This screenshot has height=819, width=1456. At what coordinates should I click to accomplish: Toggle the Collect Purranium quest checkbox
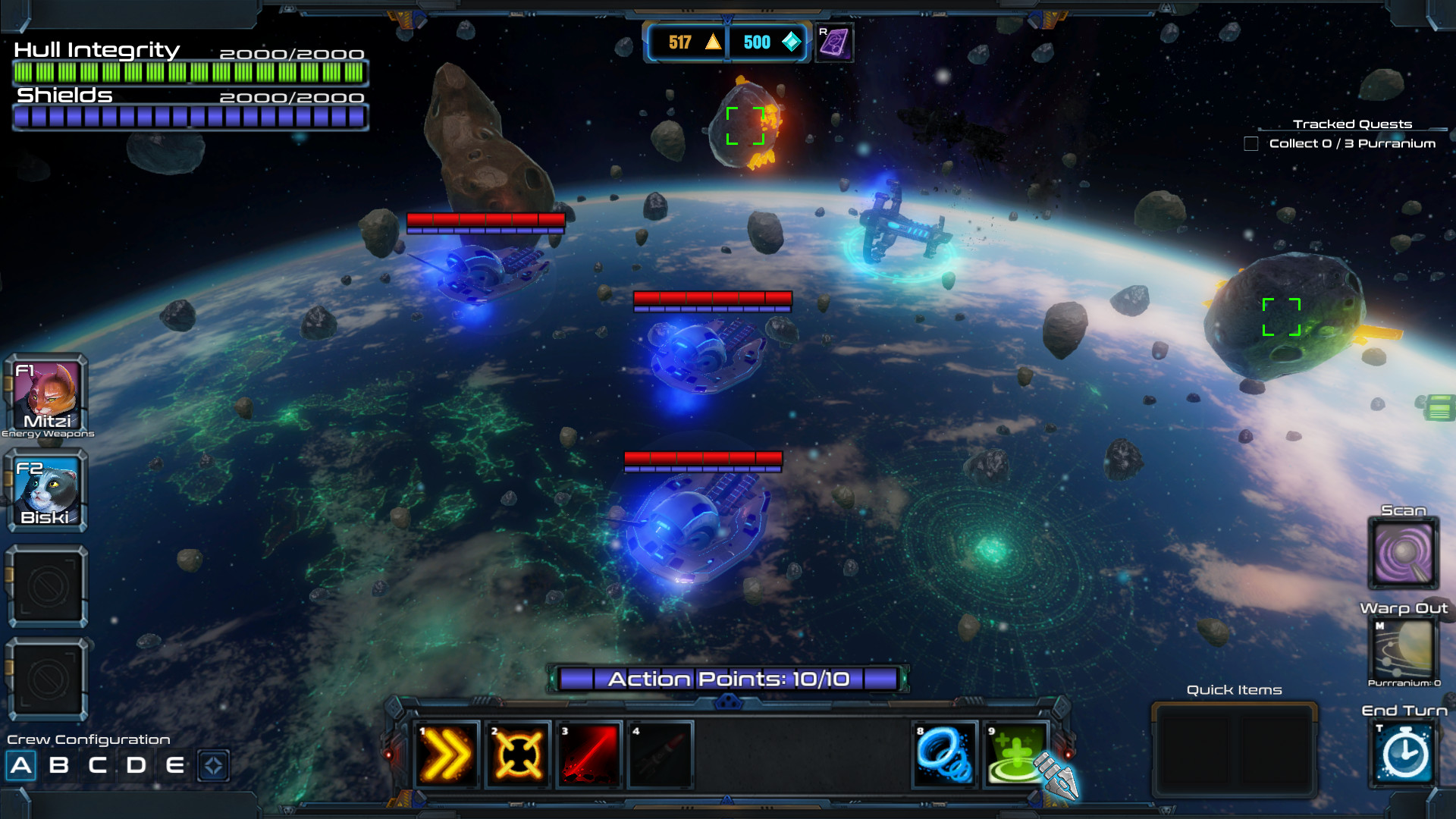pyautogui.click(x=1251, y=143)
